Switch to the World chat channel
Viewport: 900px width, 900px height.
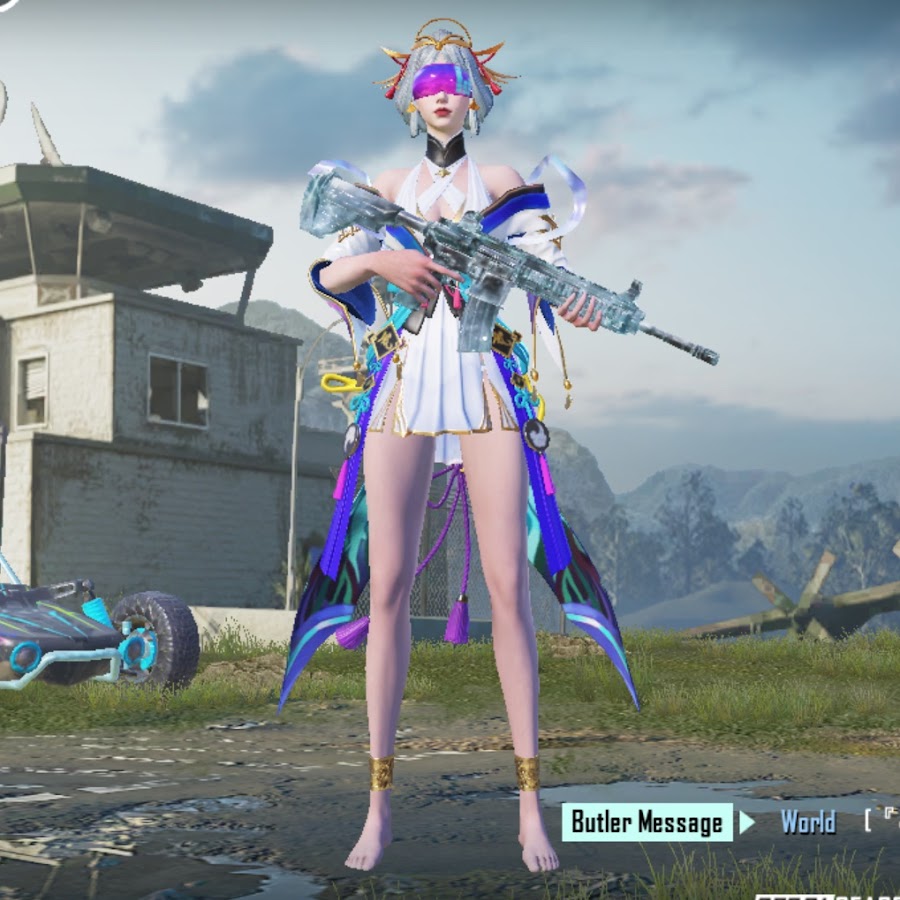tap(807, 823)
